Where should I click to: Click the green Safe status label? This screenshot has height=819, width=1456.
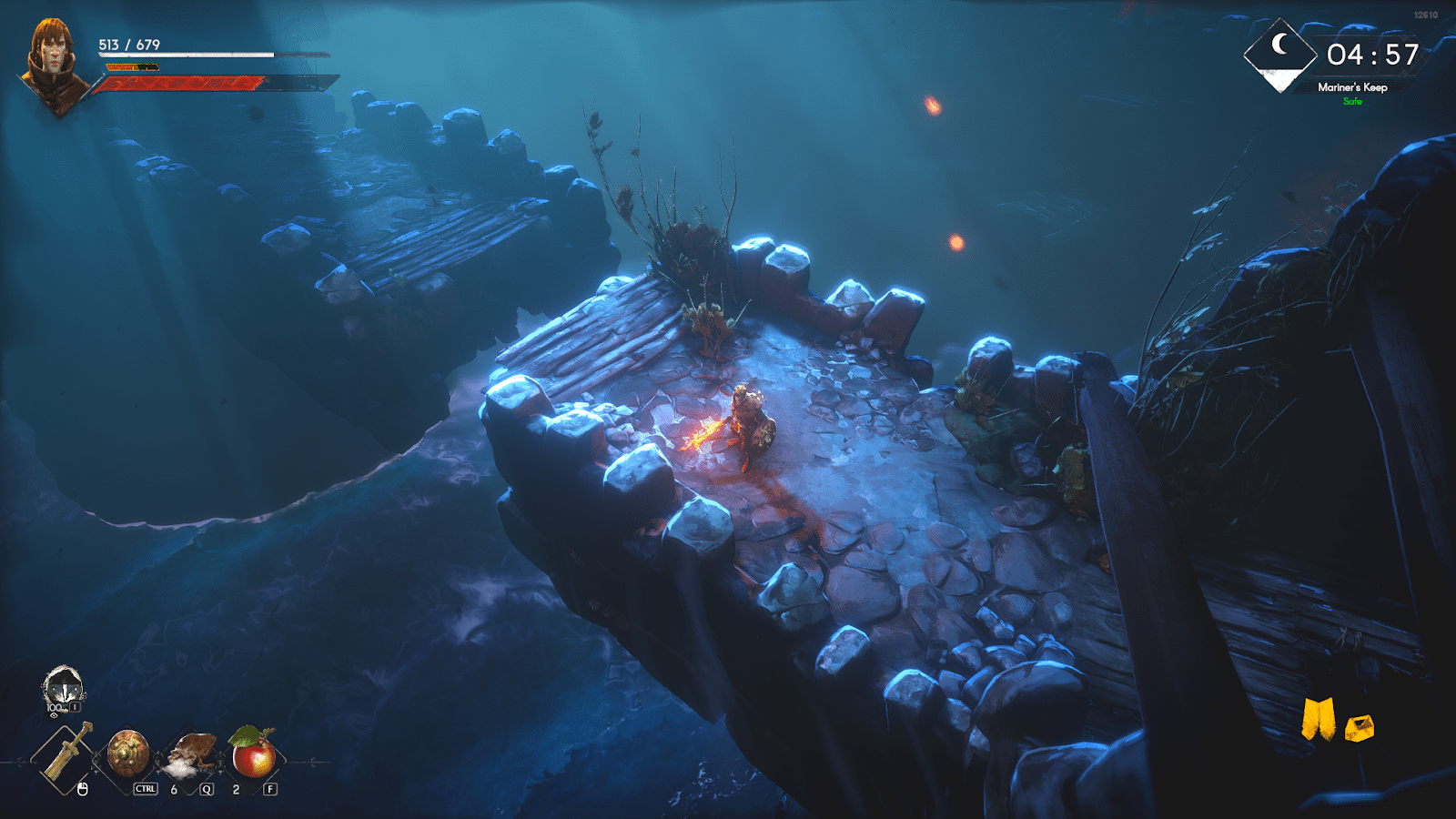tap(1353, 101)
